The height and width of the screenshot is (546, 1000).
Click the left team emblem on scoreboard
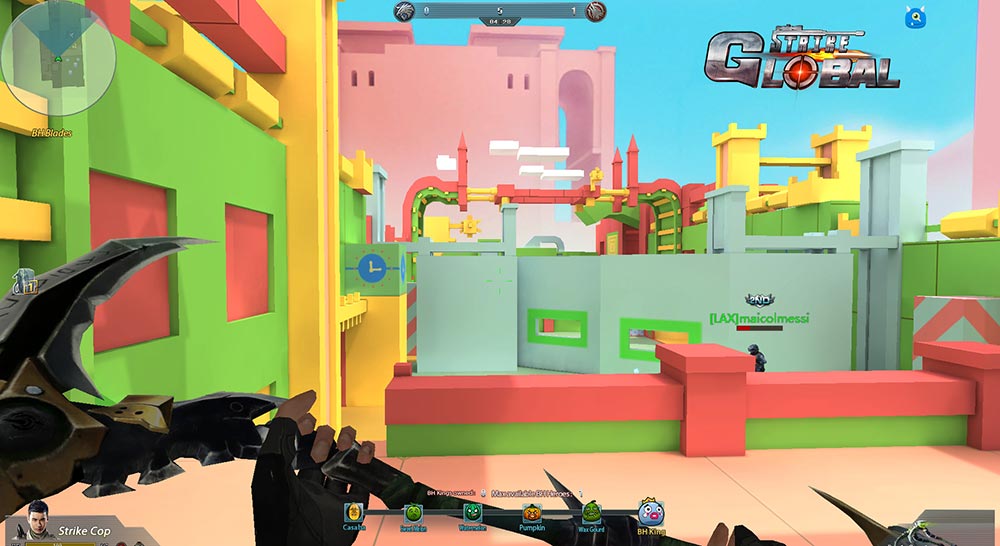coord(406,11)
